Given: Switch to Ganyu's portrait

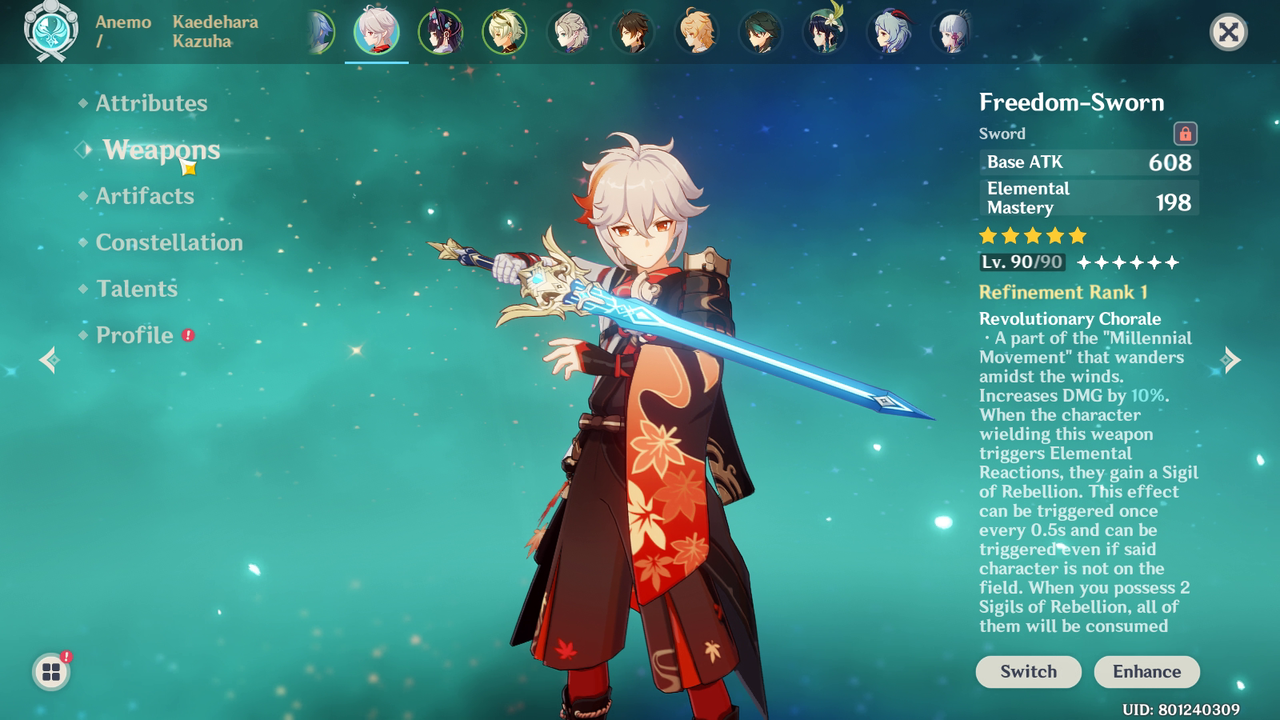Looking at the screenshot, I should [888, 32].
